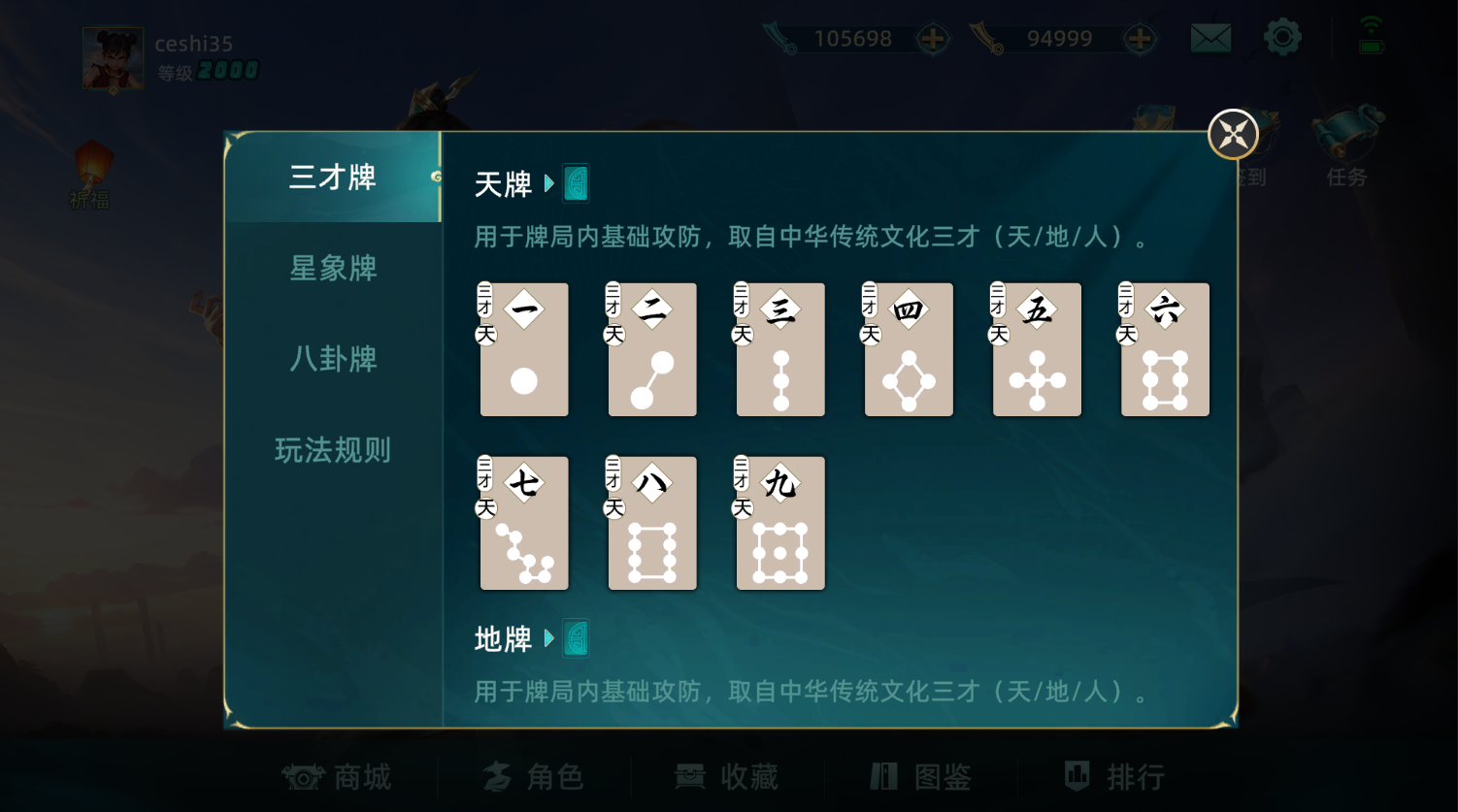
Task: Switch to the 星象牌 tab
Action: tap(332, 269)
